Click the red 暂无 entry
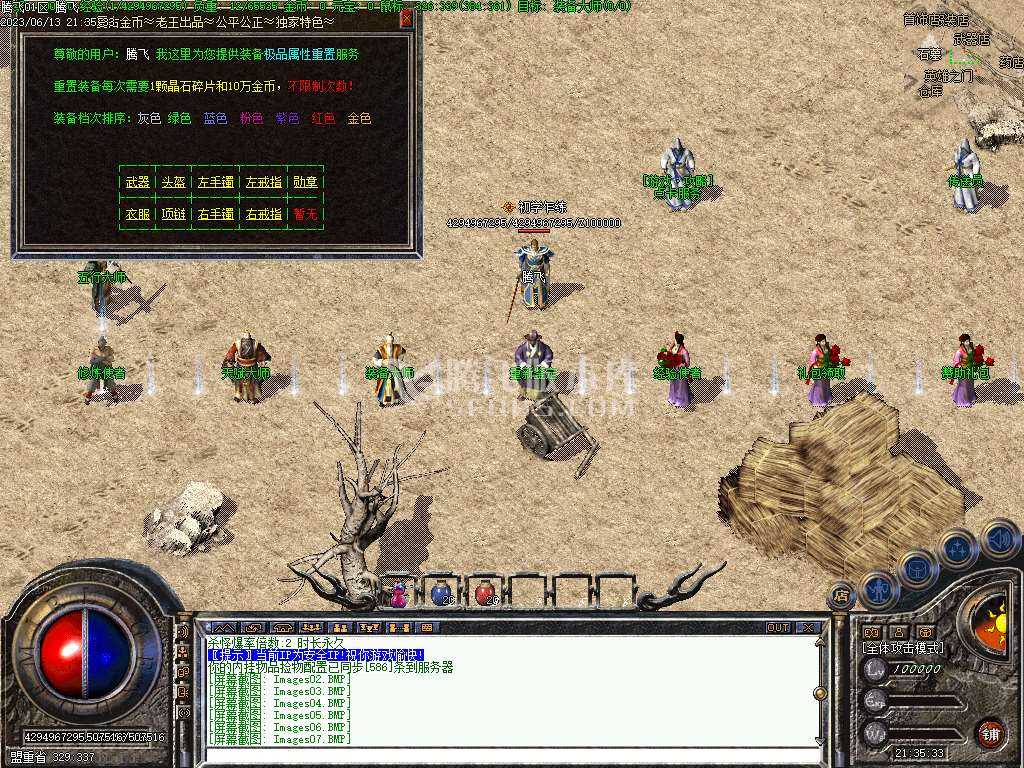Viewport: 1024px width, 768px height. (x=305, y=214)
